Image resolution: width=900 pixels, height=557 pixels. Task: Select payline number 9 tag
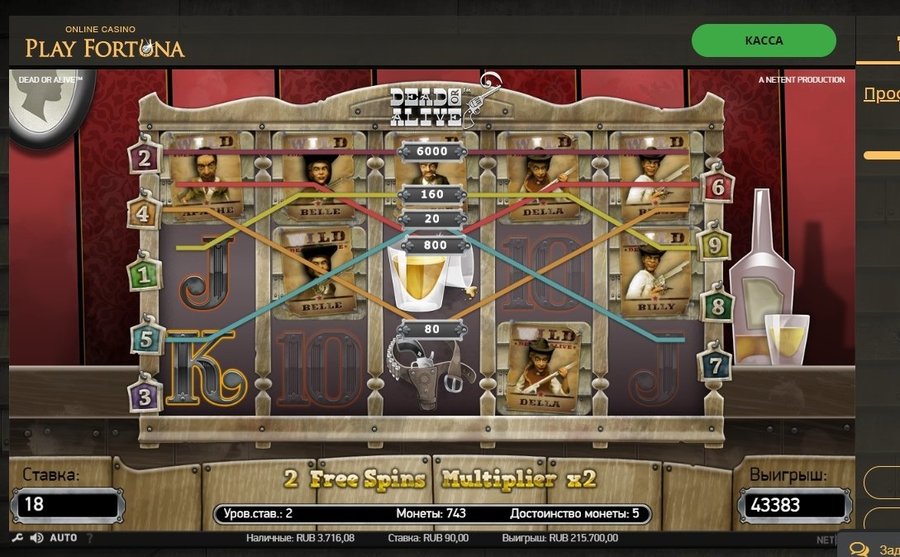[x=714, y=244]
